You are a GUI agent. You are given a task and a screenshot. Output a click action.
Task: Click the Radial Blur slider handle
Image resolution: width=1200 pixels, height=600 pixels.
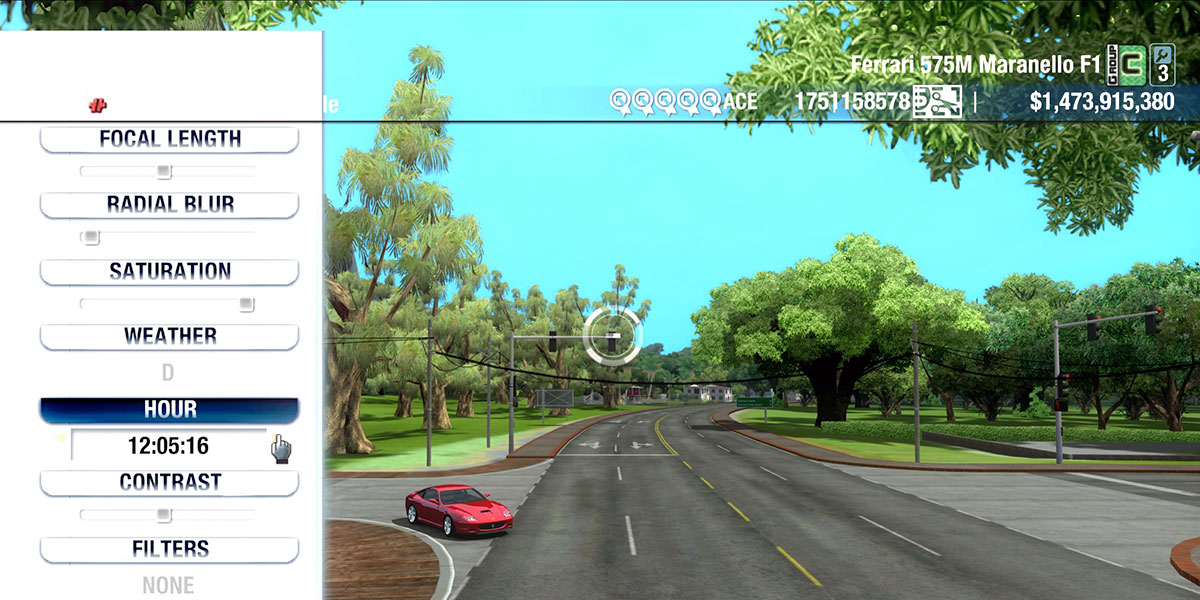(x=91, y=237)
